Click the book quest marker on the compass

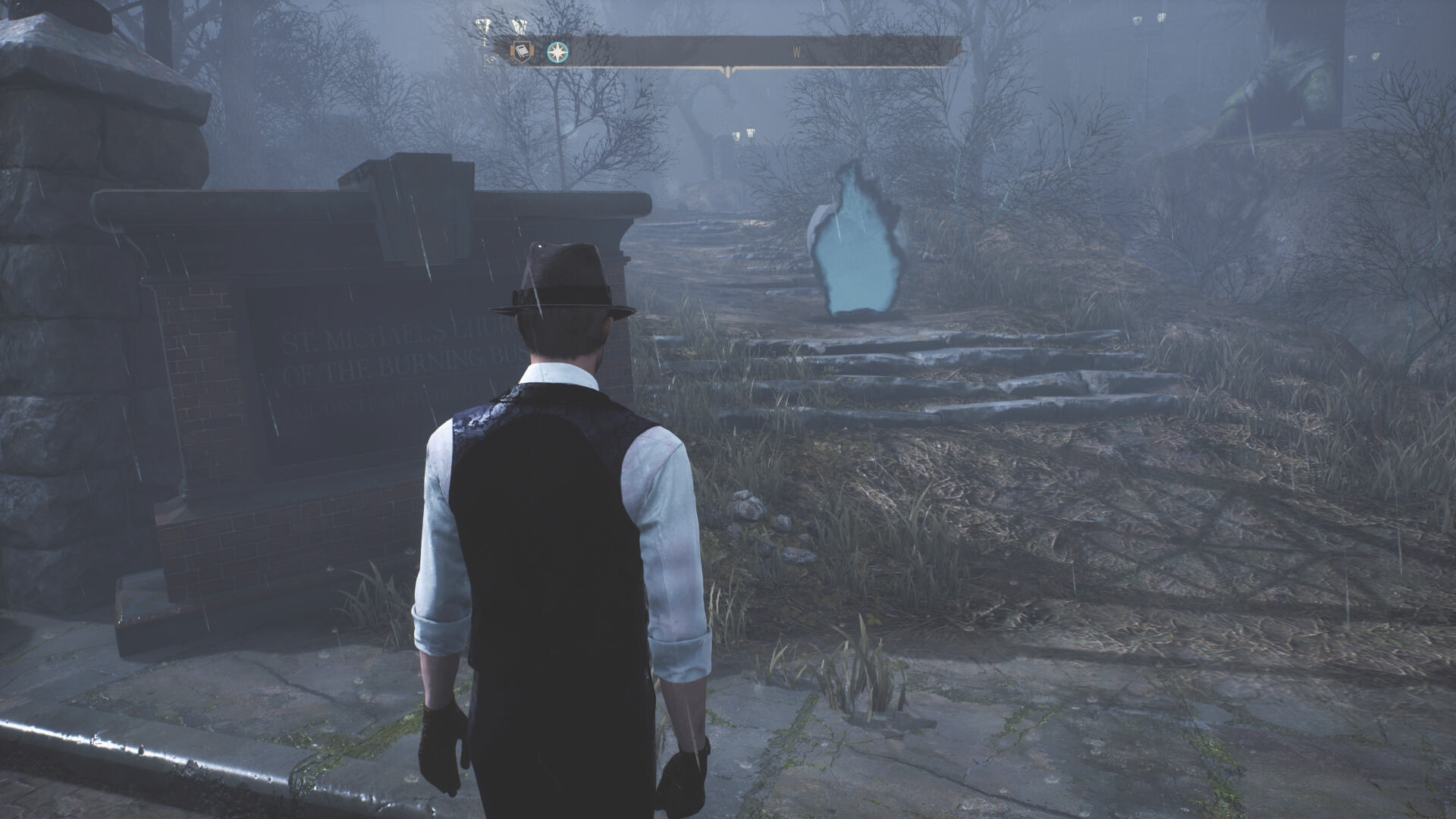(521, 52)
